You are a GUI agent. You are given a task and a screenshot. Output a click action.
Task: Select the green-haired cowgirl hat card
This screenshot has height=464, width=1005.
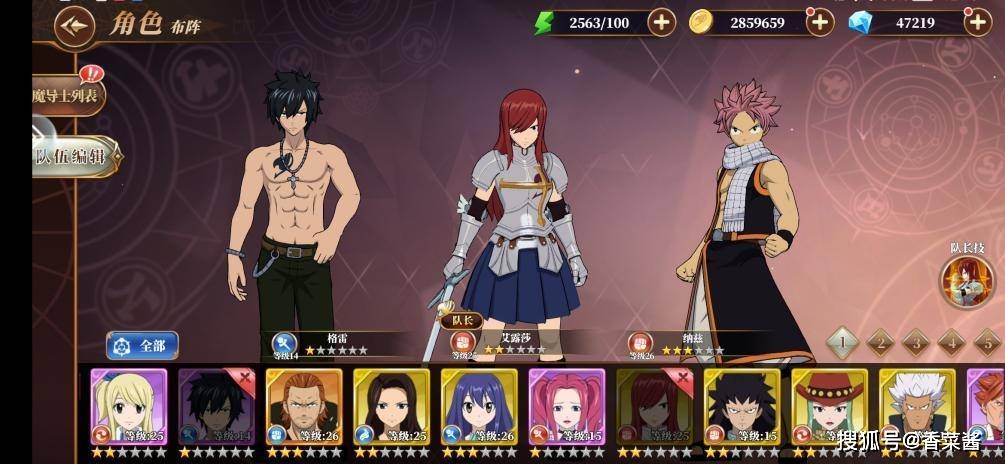pos(830,407)
